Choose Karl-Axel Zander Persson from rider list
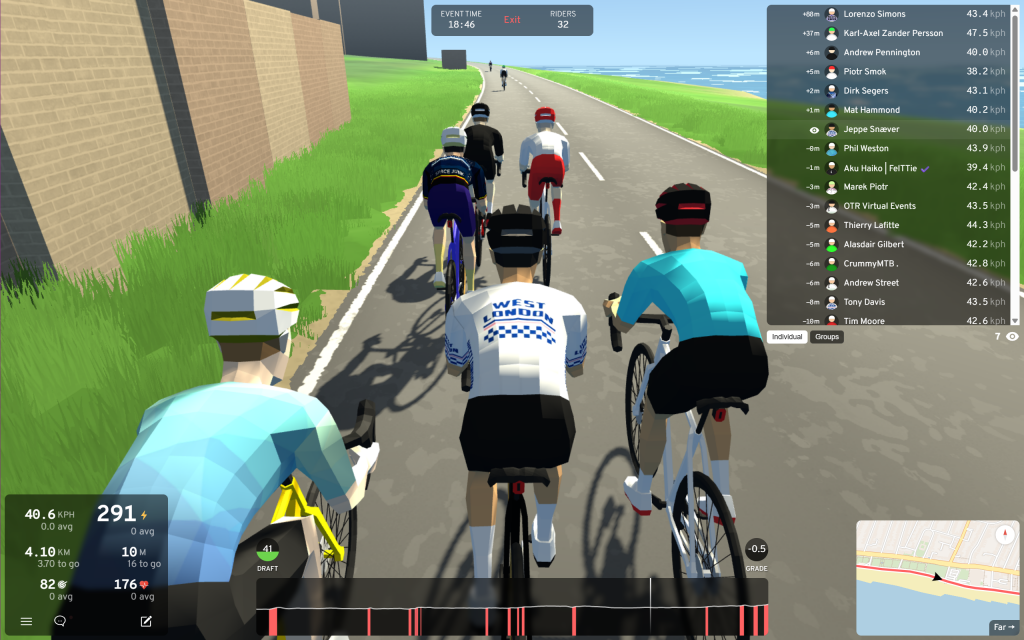The height and width of the screenshot is (640, 1024). (893, 33)
